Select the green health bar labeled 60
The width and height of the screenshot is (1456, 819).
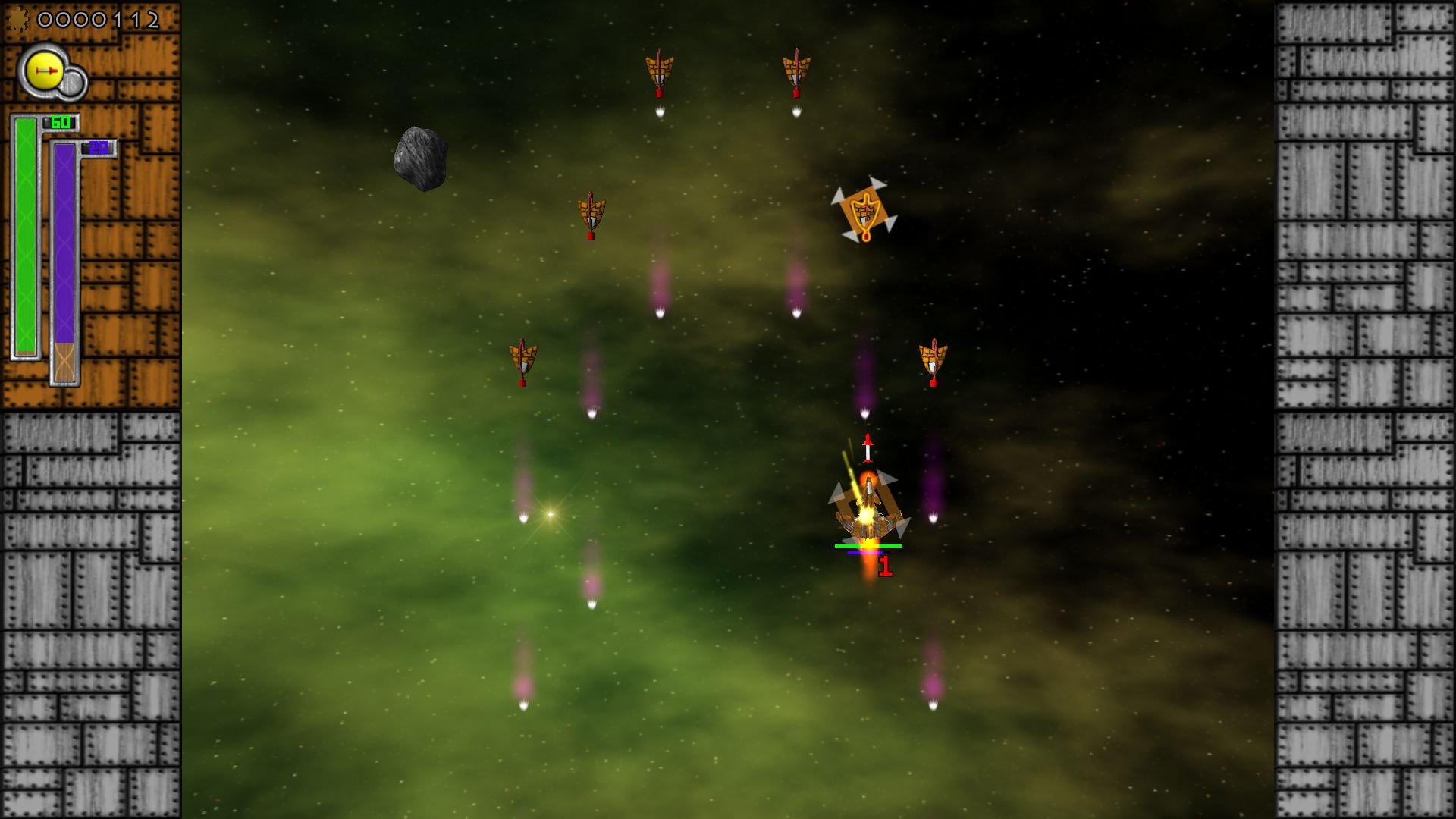pyautogui.click(x=25, y=235)
